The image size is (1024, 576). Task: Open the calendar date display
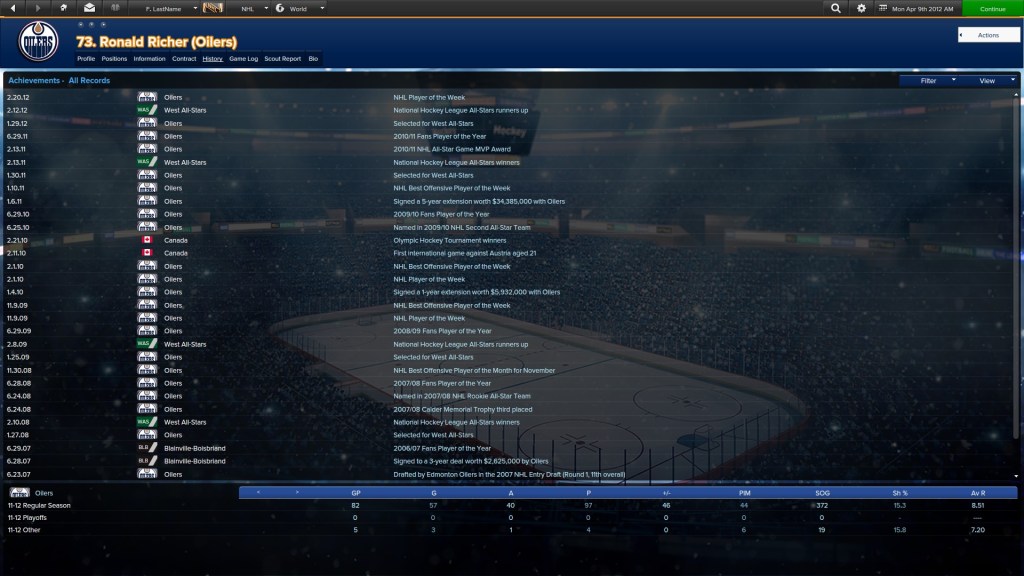click(x=914, y=8)
